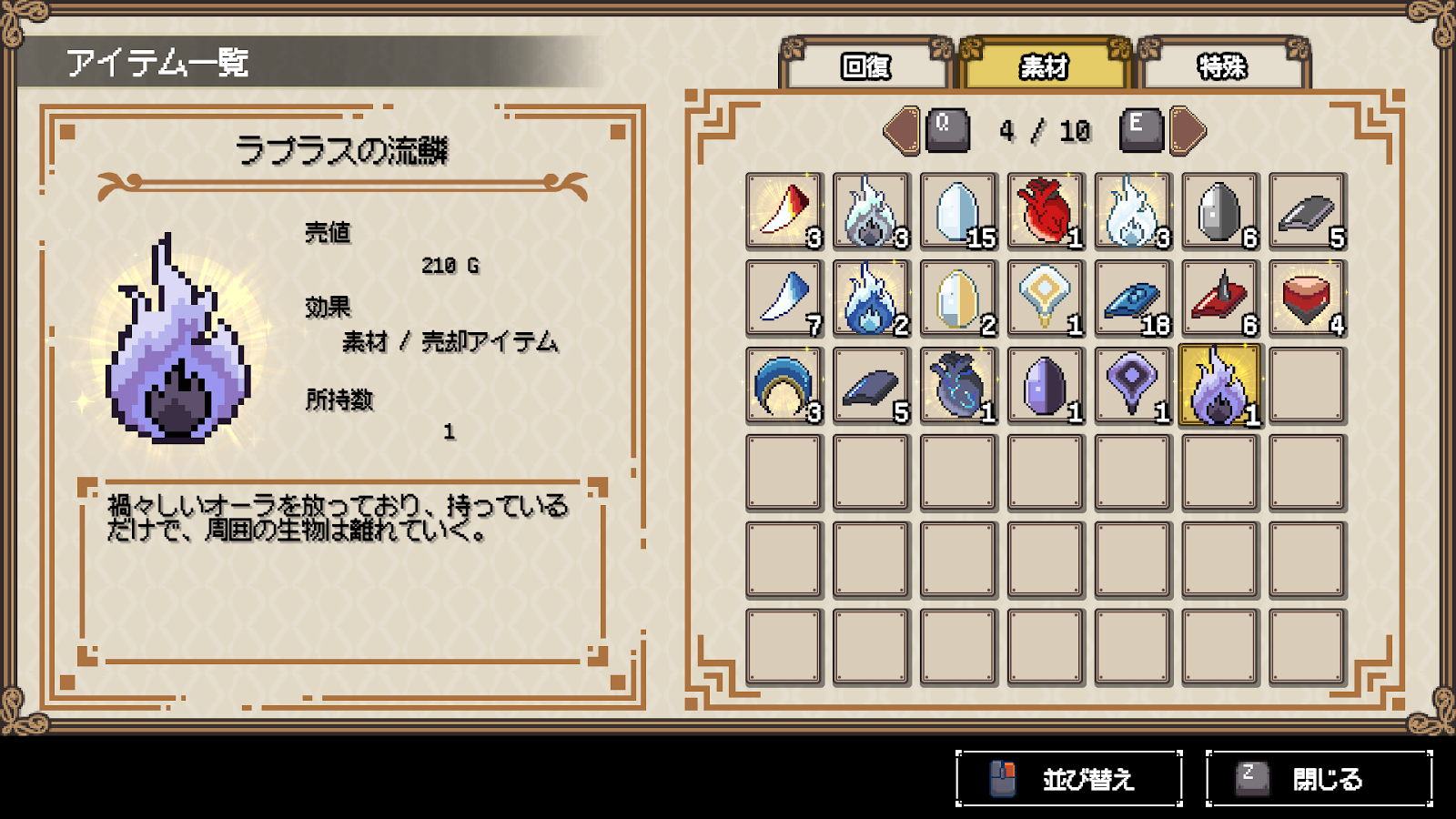Switch to the 回復 tab

pyautogui.click(x=866, y=66)
